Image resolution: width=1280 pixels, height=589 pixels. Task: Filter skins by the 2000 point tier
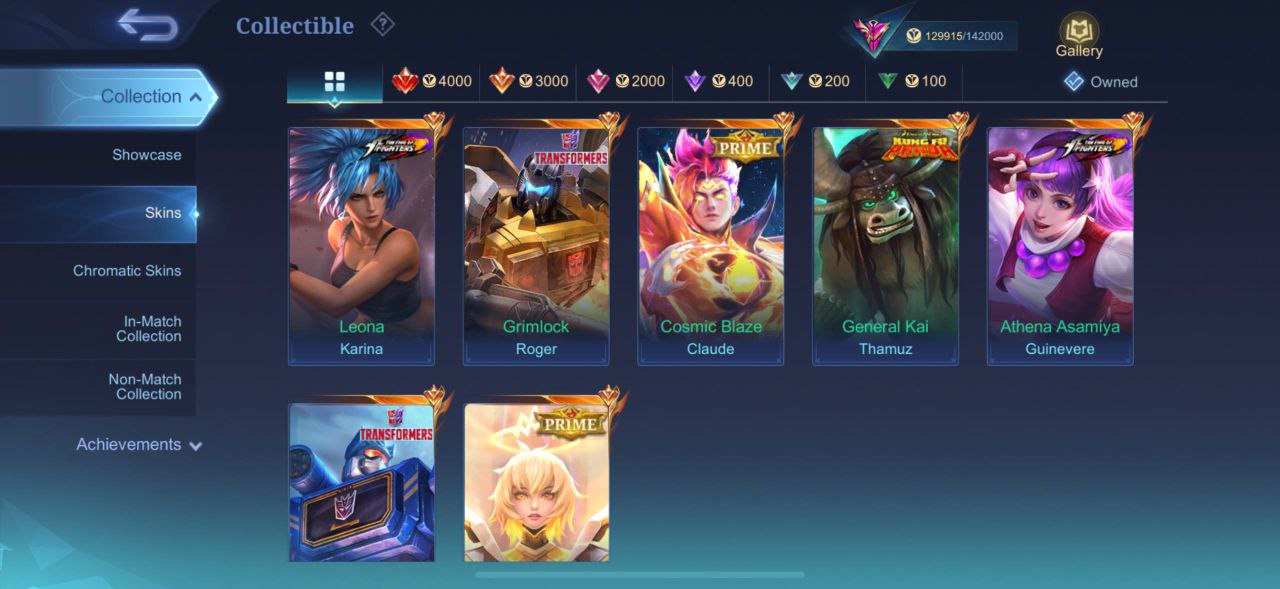[x=626, y=82]
